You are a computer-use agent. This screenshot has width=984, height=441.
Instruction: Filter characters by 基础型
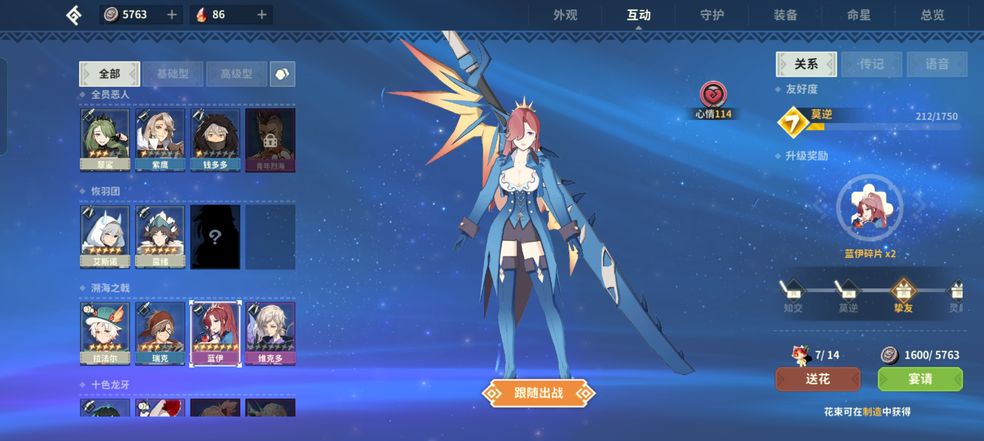[173, 74]
